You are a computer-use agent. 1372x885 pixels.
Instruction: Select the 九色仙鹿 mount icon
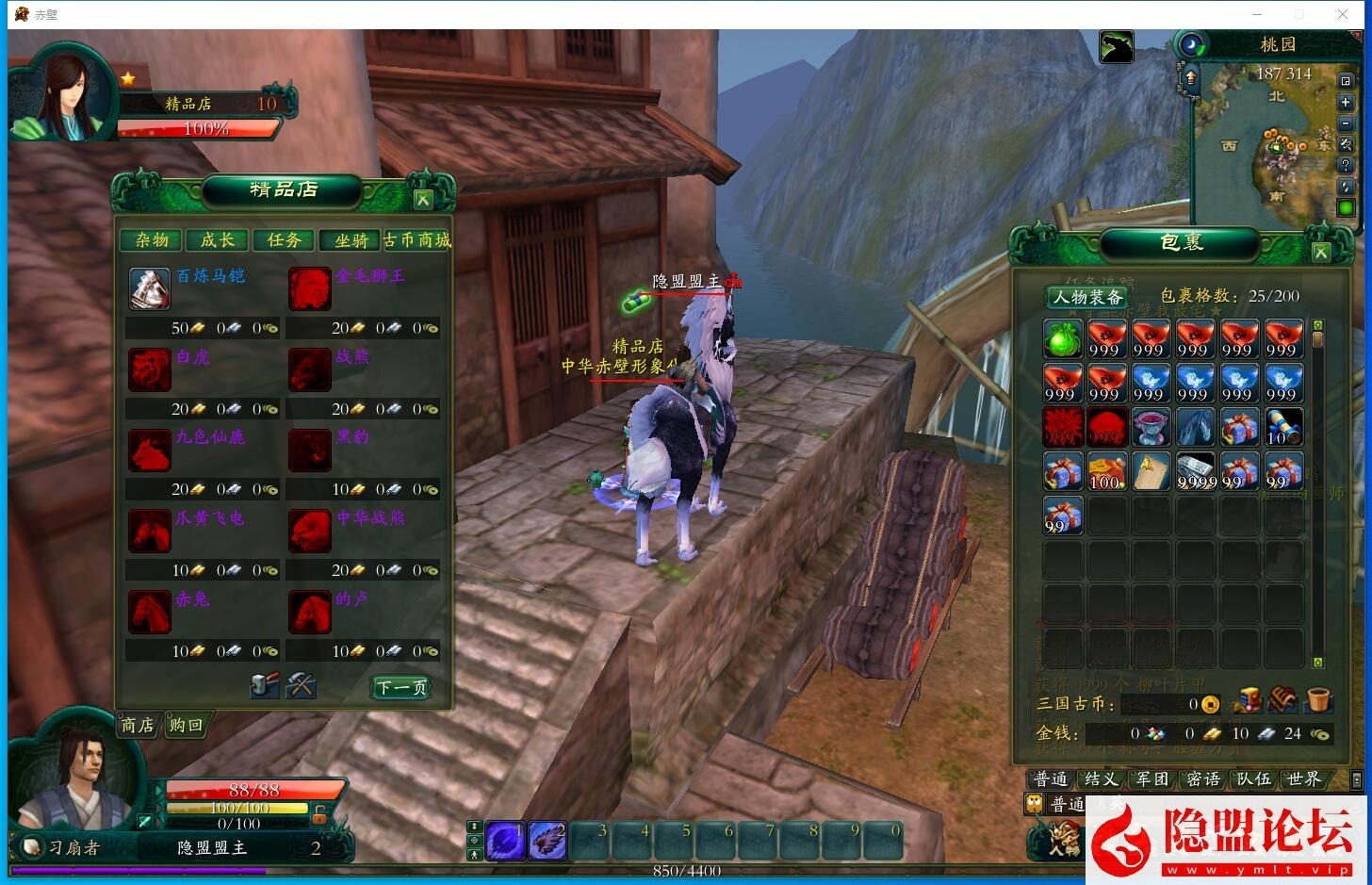pyautogui.click(x=150, y=451)
